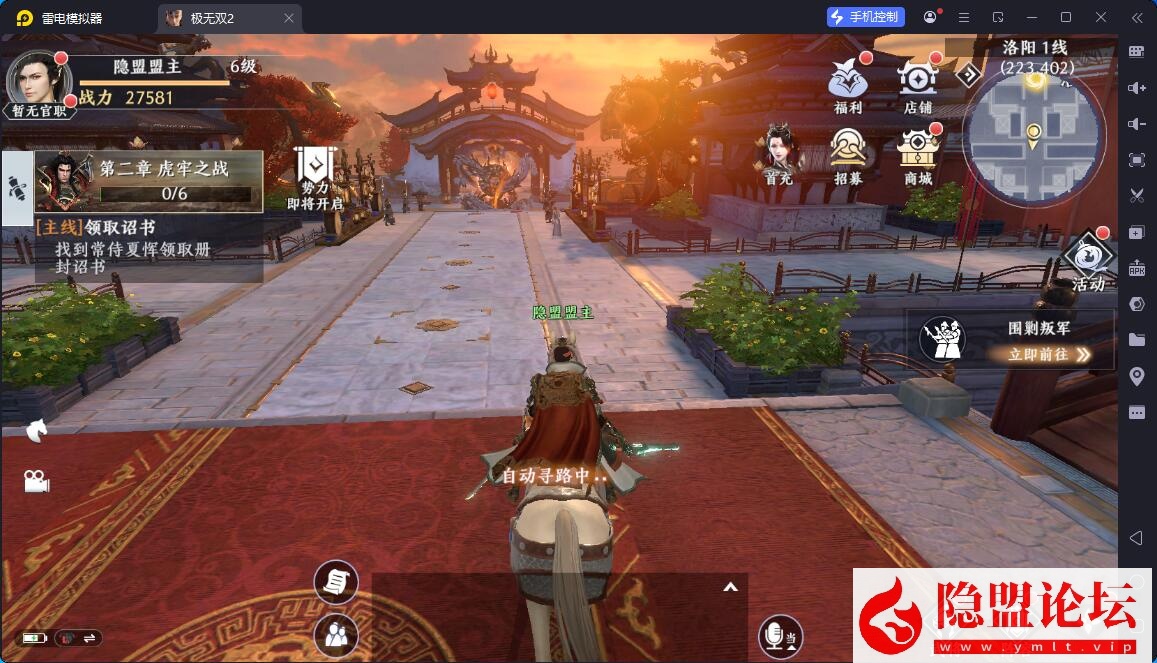Open the 势力 faction icon

click(x=314, y=176)
